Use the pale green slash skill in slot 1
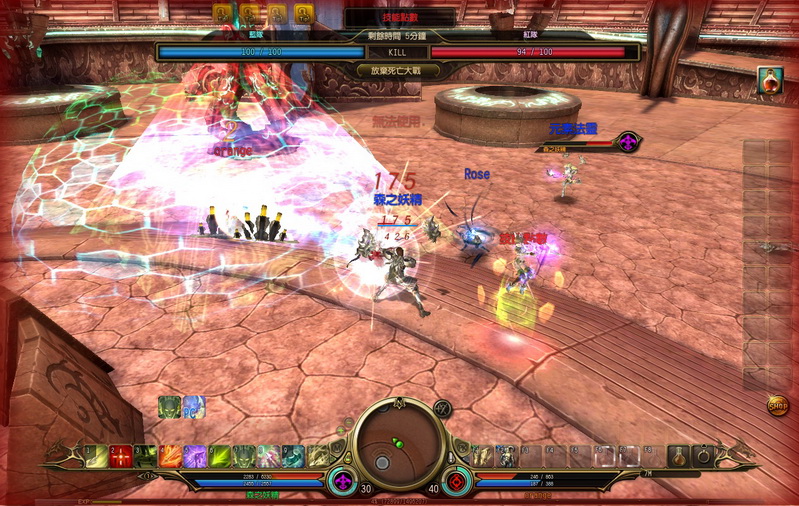The image size is (799, 506). coord(96,456)
